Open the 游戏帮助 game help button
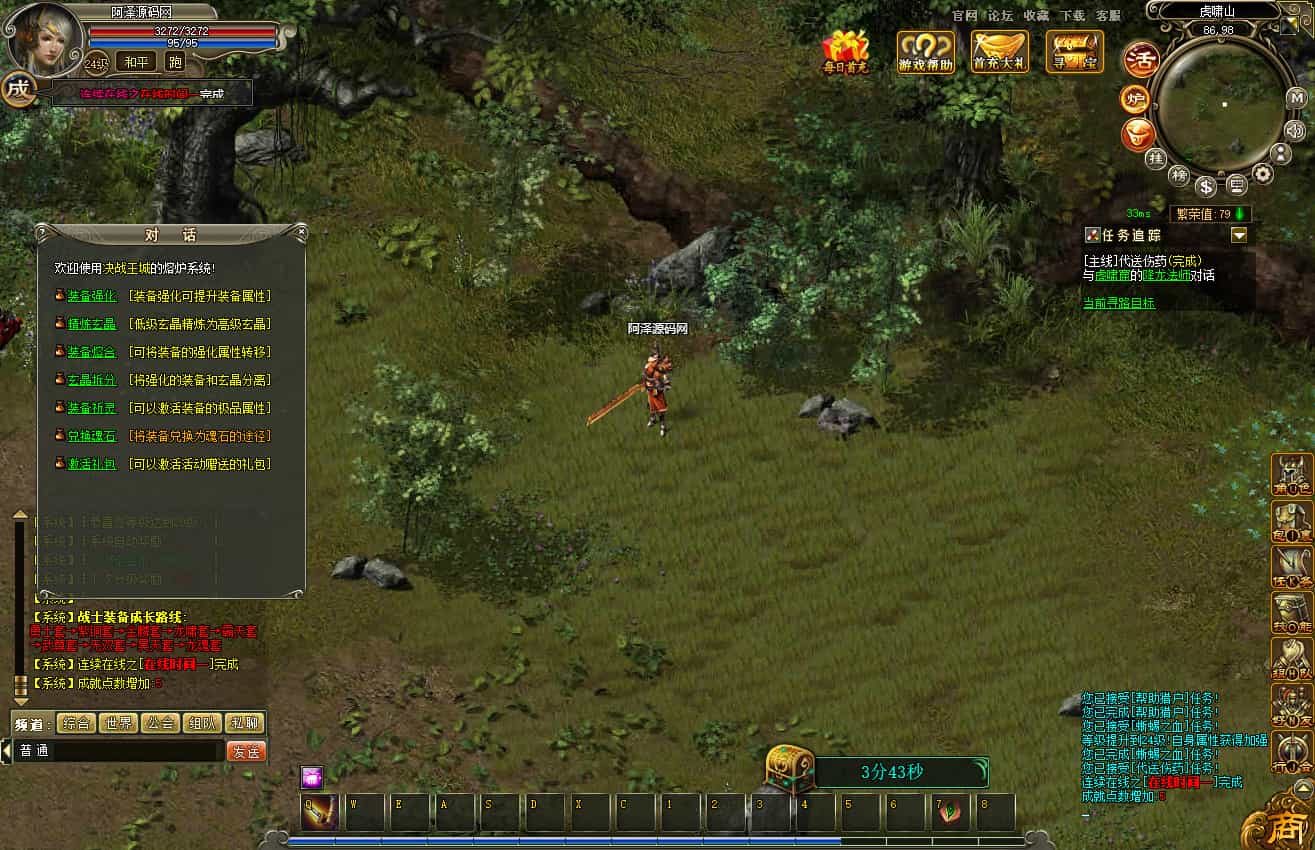Viewport: 1315px width, 850px height. coord(925,52)
